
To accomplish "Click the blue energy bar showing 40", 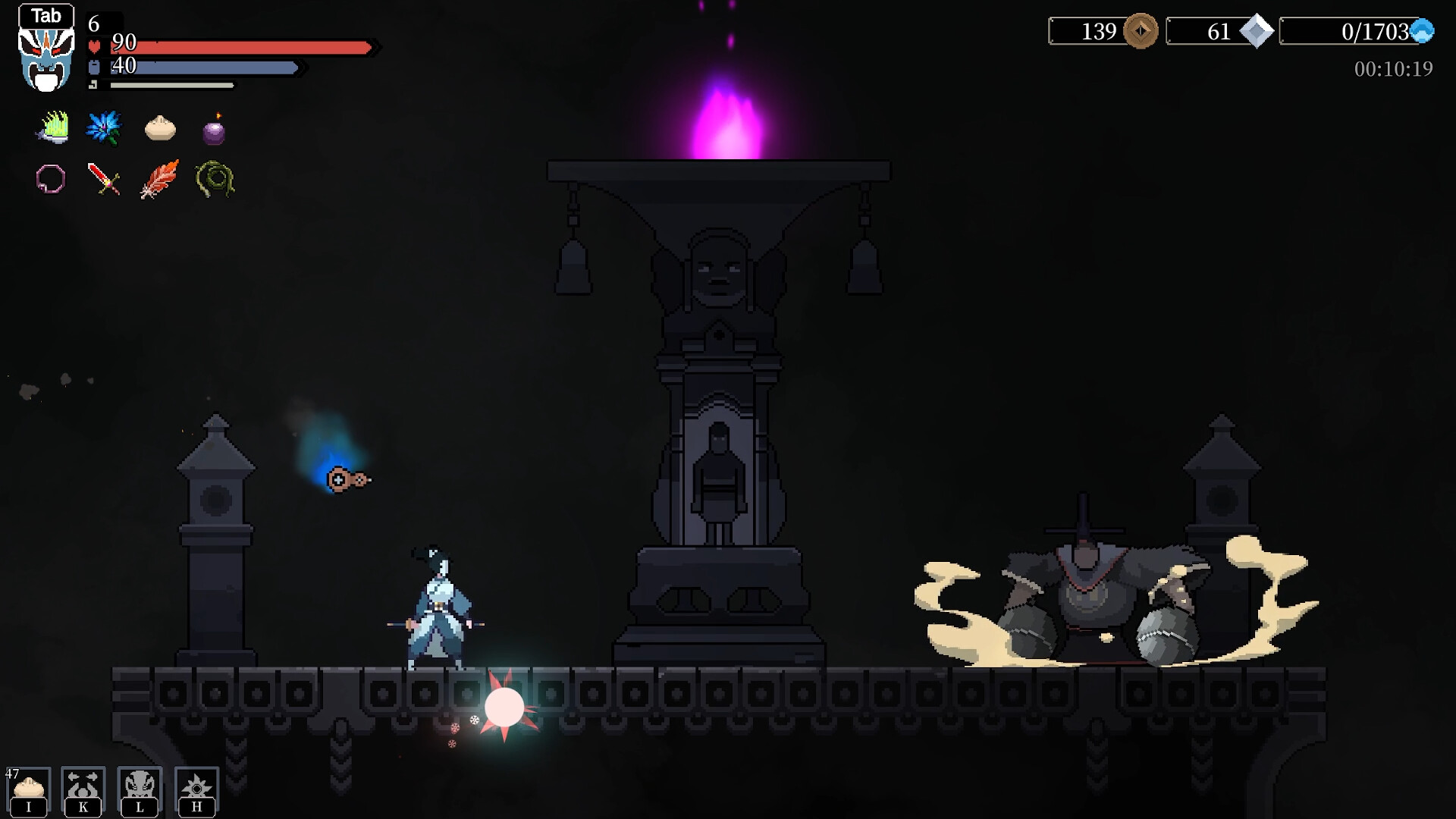I will (x=205, y=68).
